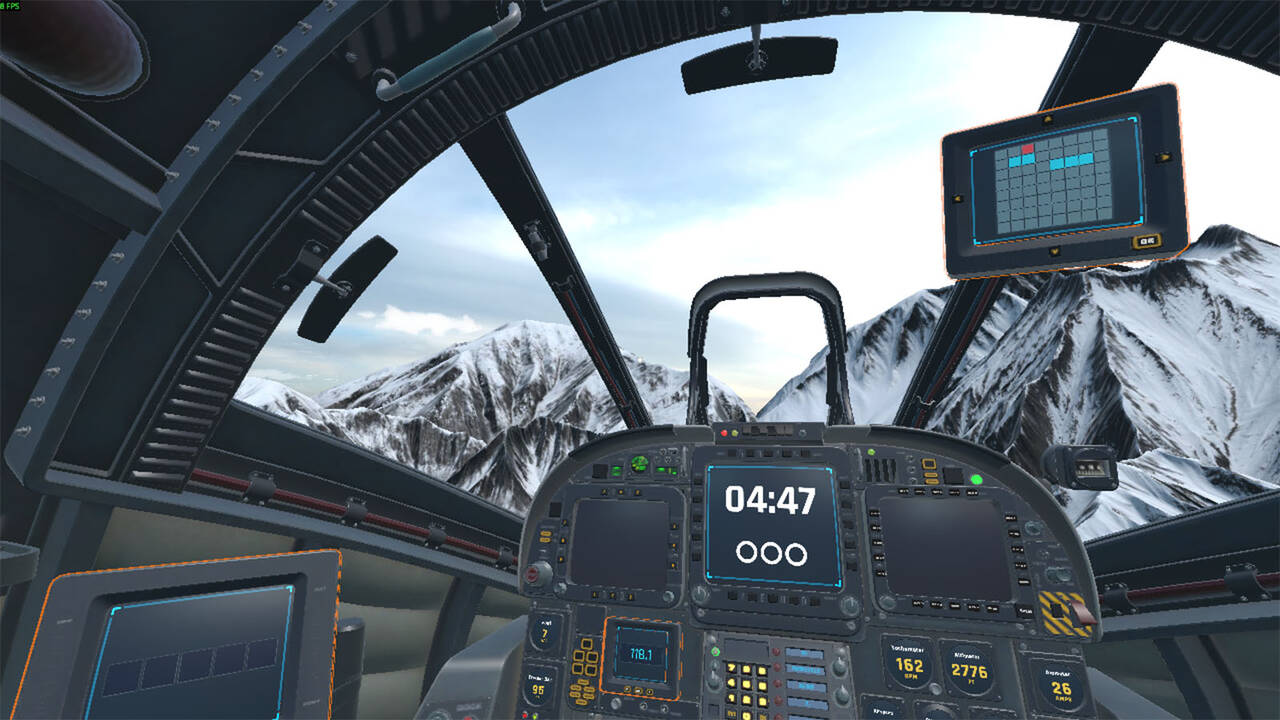Confirm the grid with the OK button
The width and height of the screenshot is (1280, 720).
[1145, 241]
